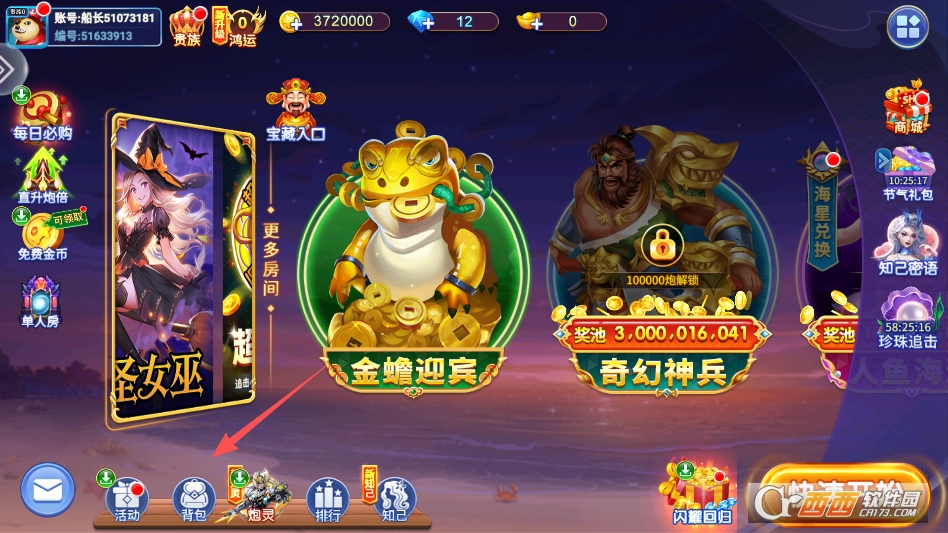Open the 知己 confidant icon
The width and height of the screenshot is (948, 533).
click(394, 498)
